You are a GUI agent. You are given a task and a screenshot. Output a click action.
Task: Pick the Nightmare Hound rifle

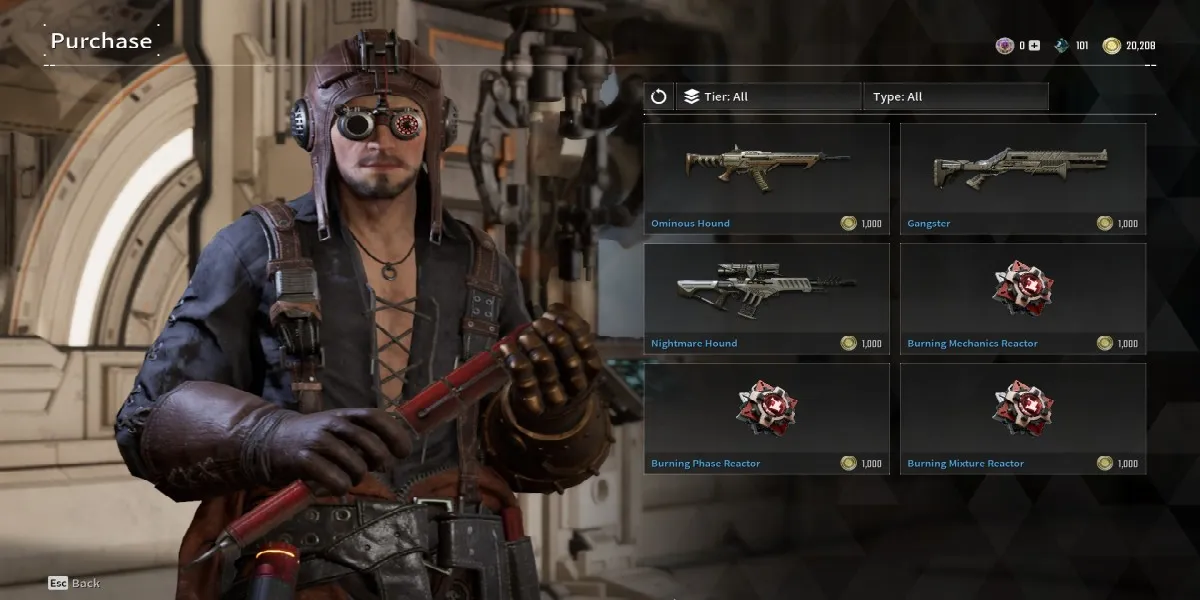tap(766, 298)
